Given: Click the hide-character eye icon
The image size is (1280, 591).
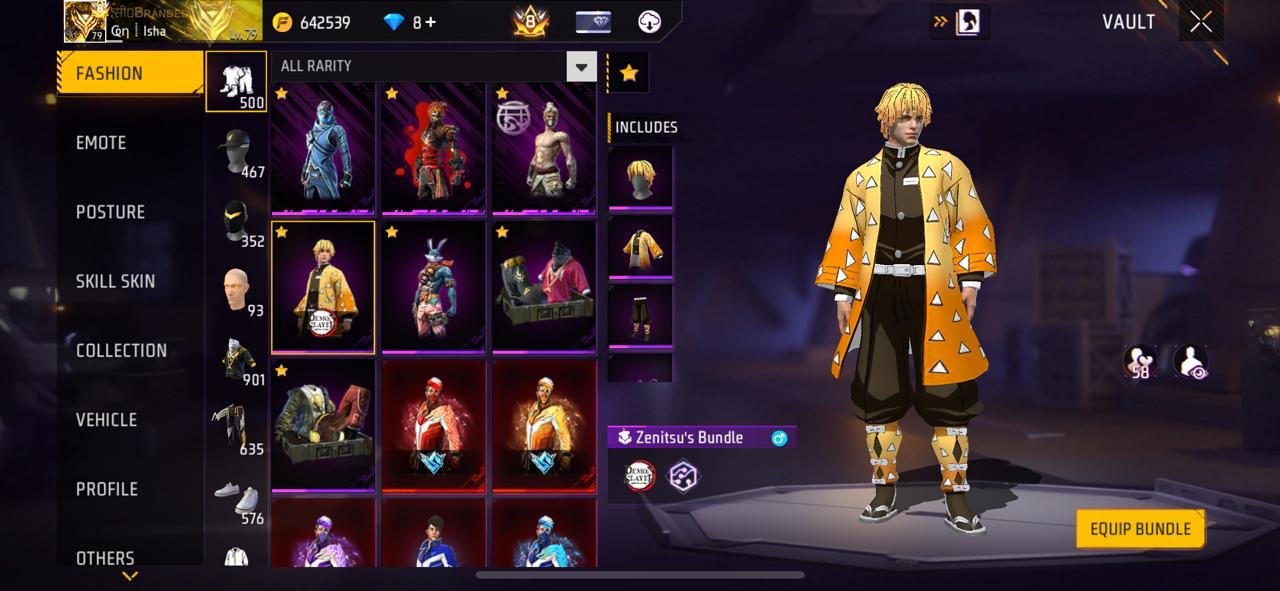Looking at the screenshot, I should 1190,362.
